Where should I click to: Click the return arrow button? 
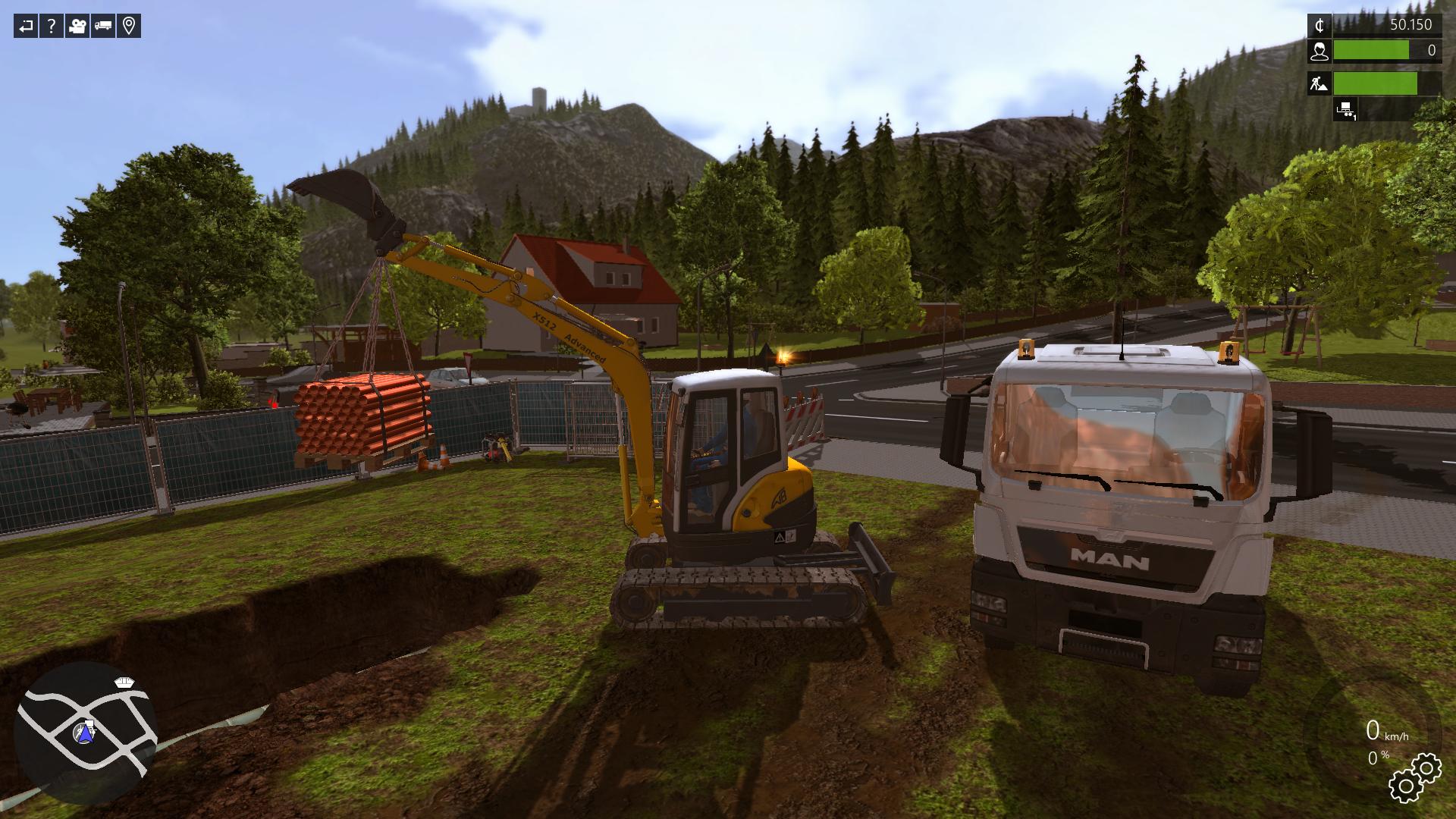pos(26,27)
